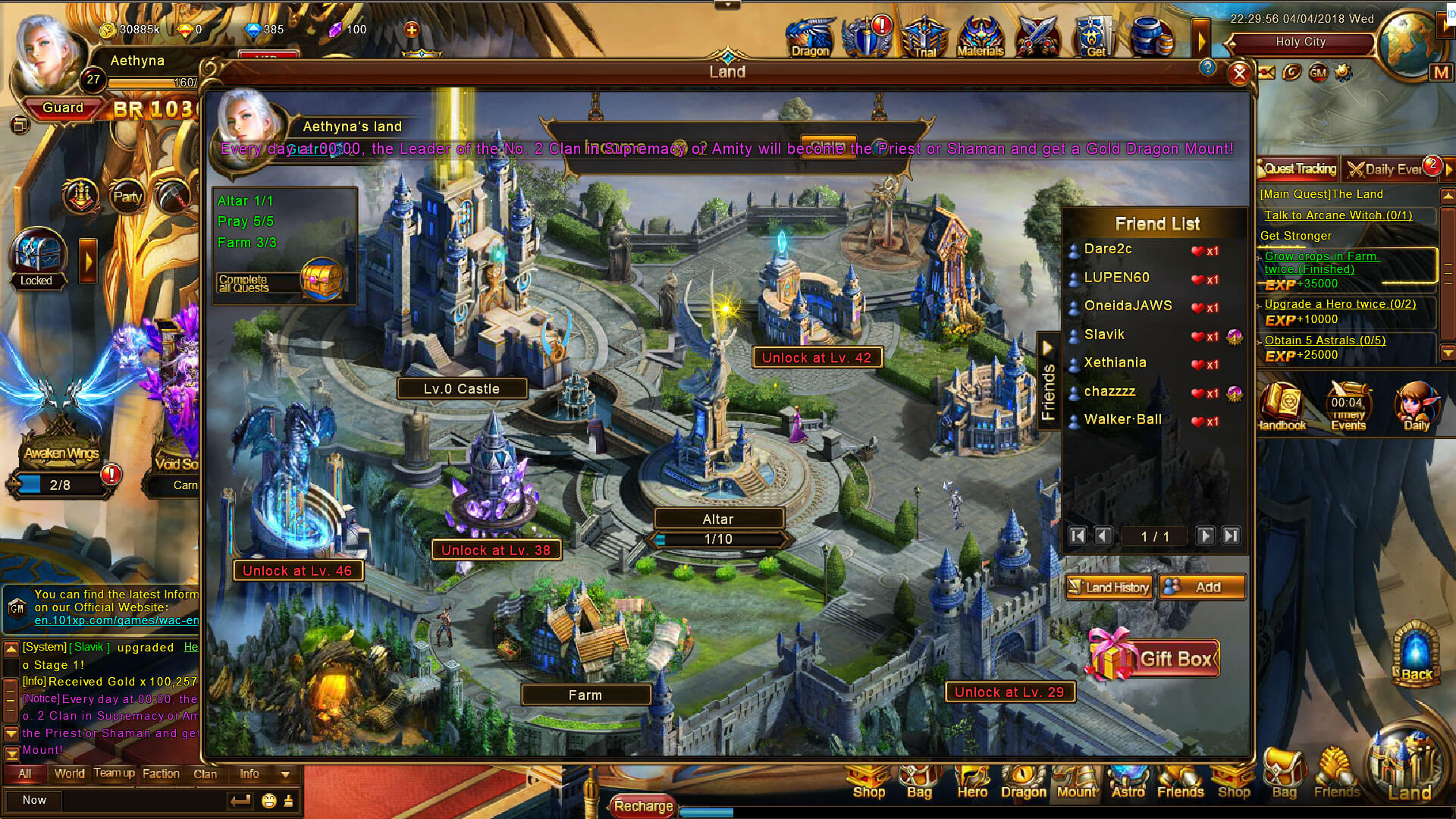1456x819 pixels.
Task: Open the official website link in chat
Action: 116,620
